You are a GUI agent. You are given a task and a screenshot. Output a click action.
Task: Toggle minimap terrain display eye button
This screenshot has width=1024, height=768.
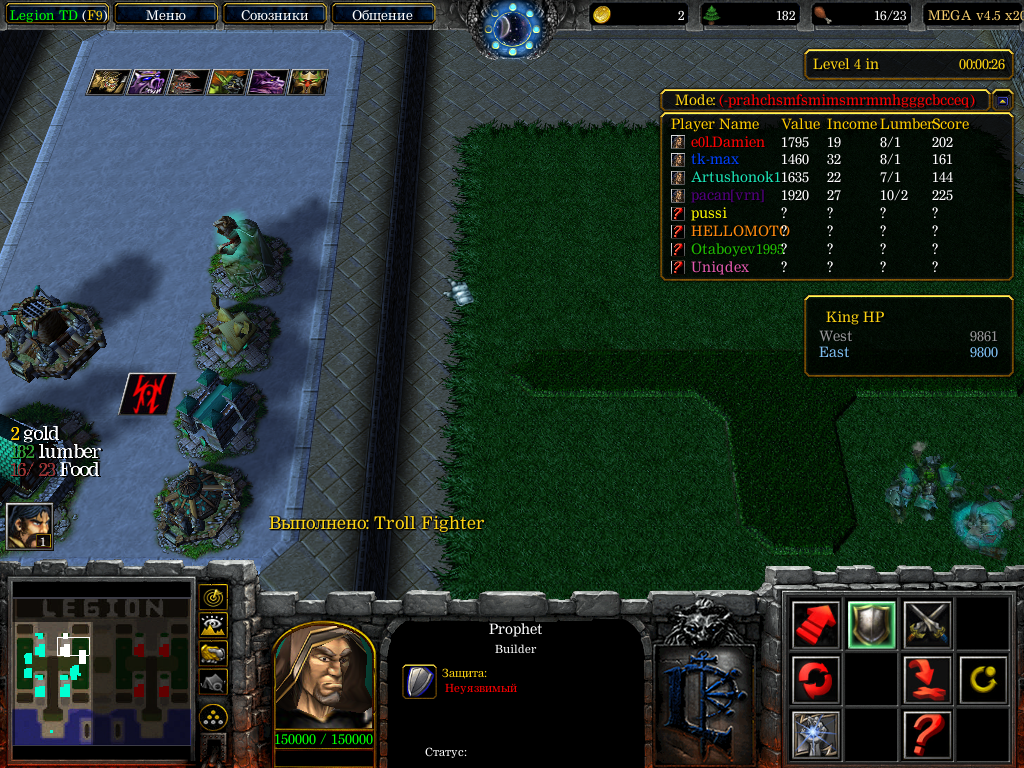pyautogui.click(x=213, y=626)
